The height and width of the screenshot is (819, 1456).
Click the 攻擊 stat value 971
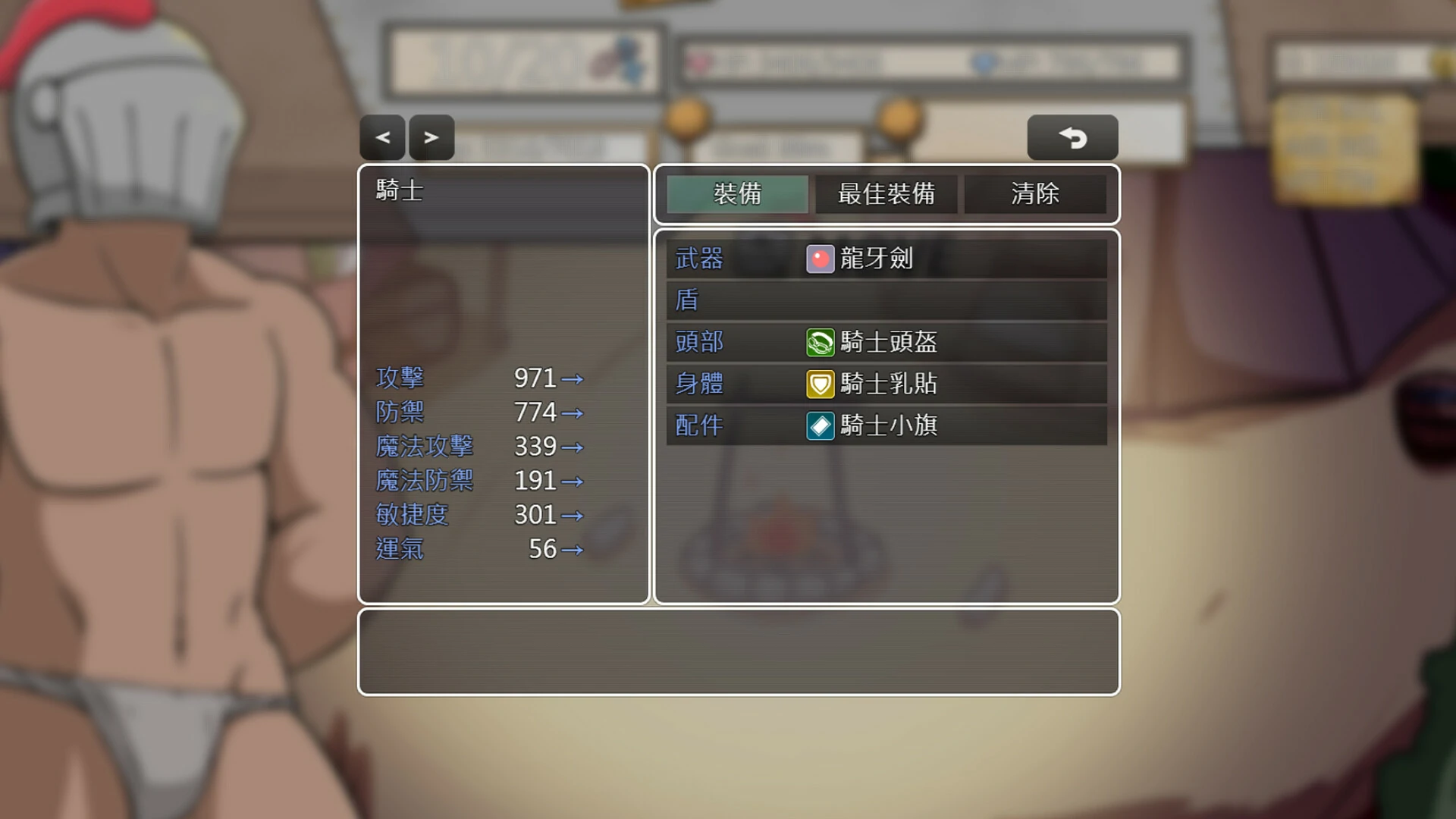point(535,378)
